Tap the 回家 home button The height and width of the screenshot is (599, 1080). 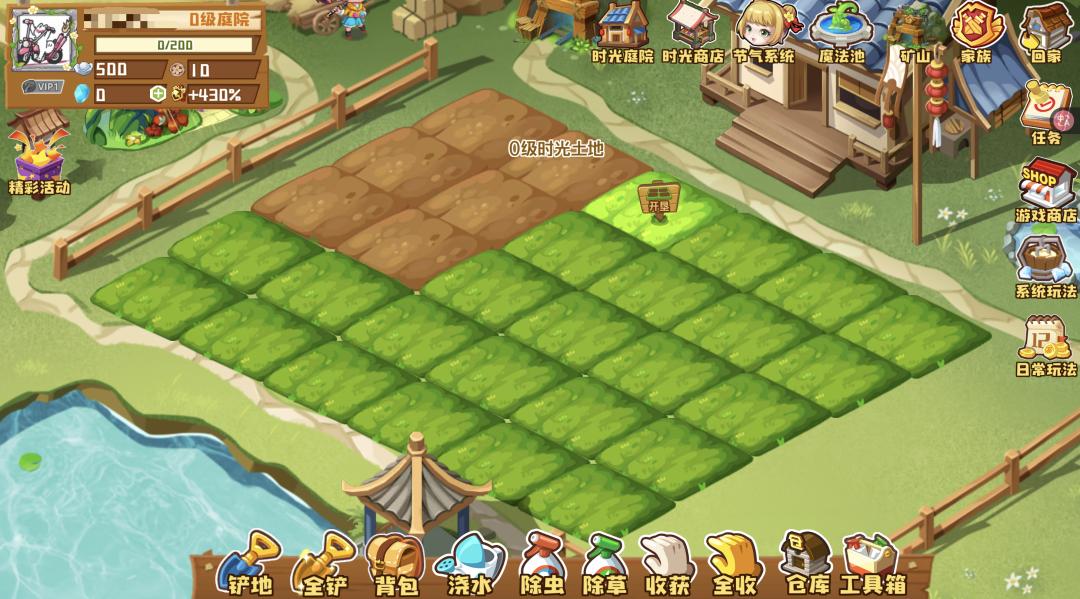(x=1046, y=32)
